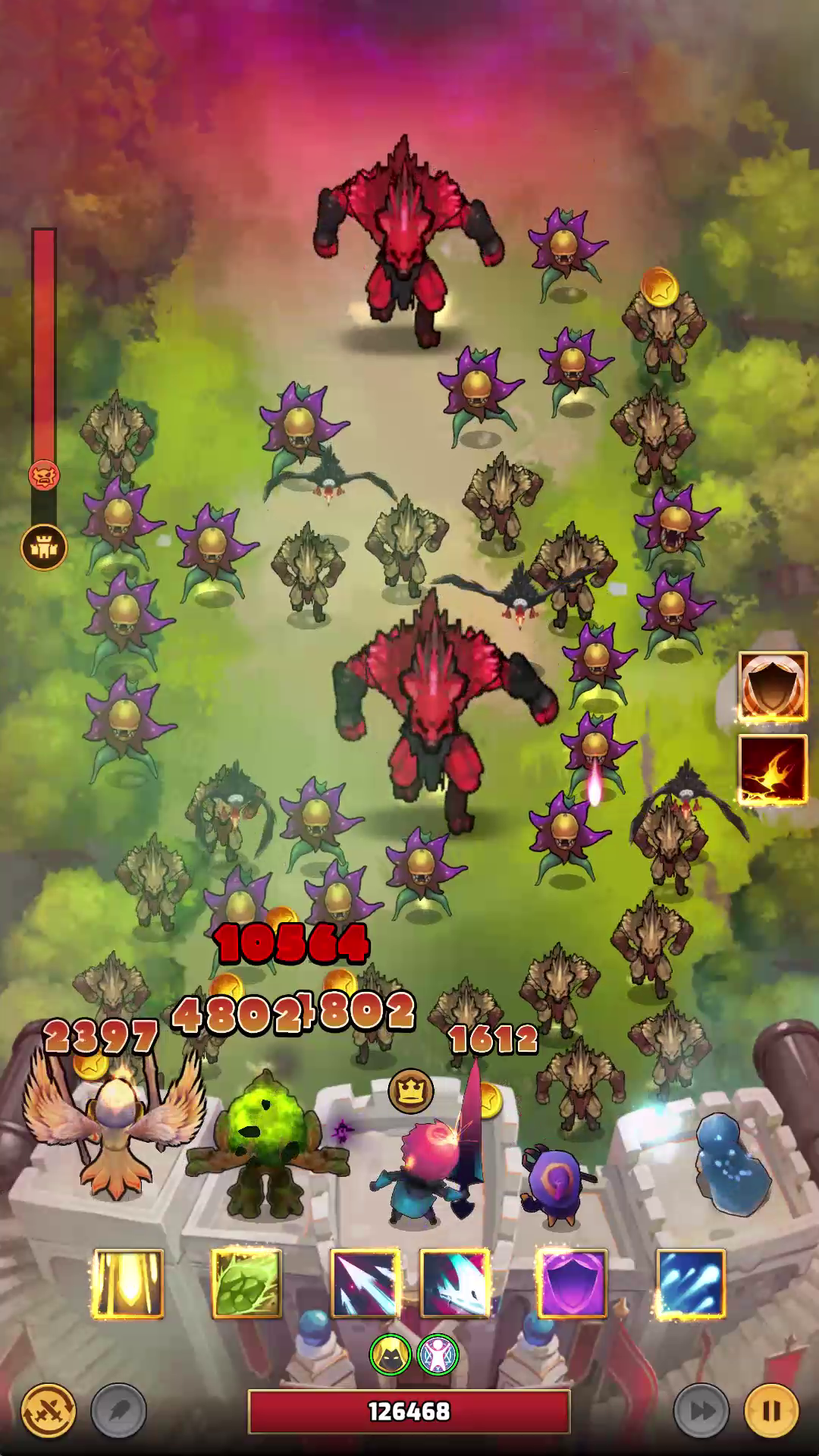The image size is (819, 1456).
Task: Use the bronze shield castle ability
Action: click(773, 686)
